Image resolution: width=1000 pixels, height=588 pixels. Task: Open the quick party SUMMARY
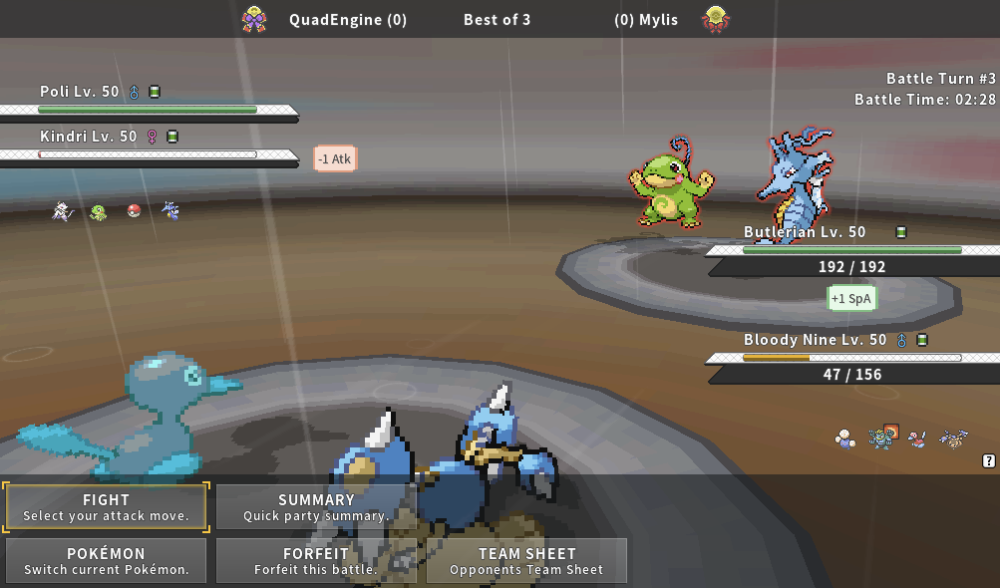click(x=316, y=507)
